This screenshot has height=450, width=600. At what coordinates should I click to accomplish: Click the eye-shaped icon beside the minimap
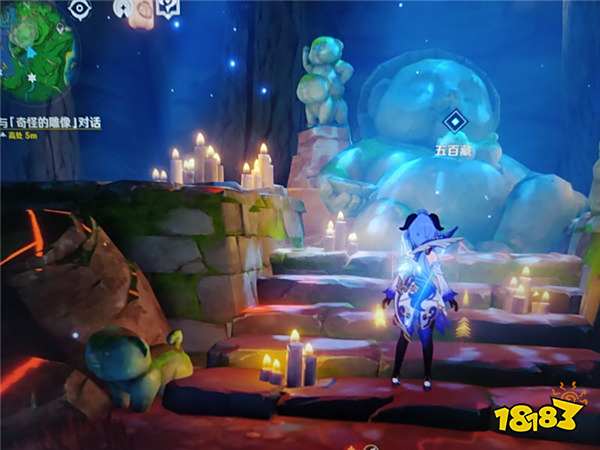click(79, 9)
